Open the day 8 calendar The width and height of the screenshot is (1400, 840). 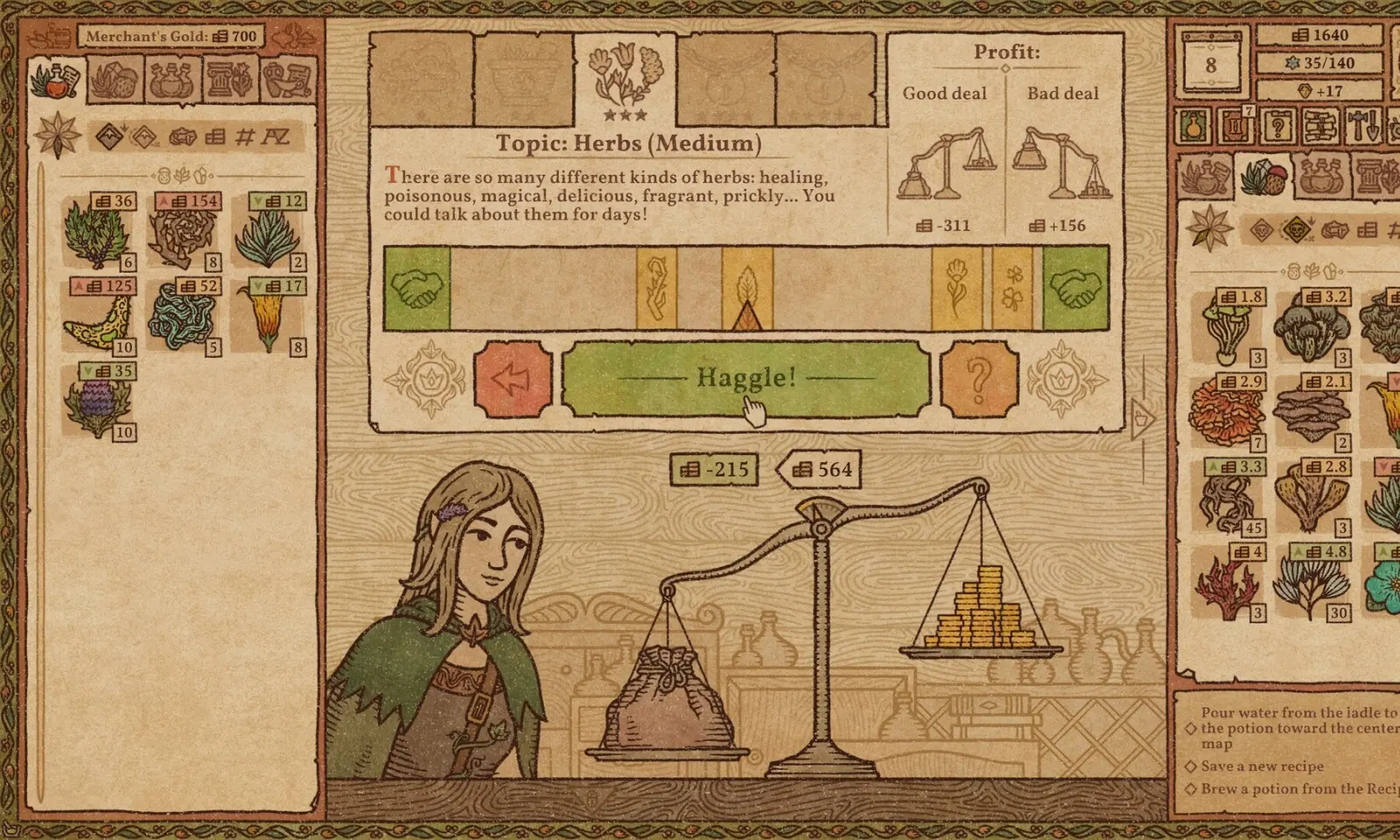point(1211,64)
